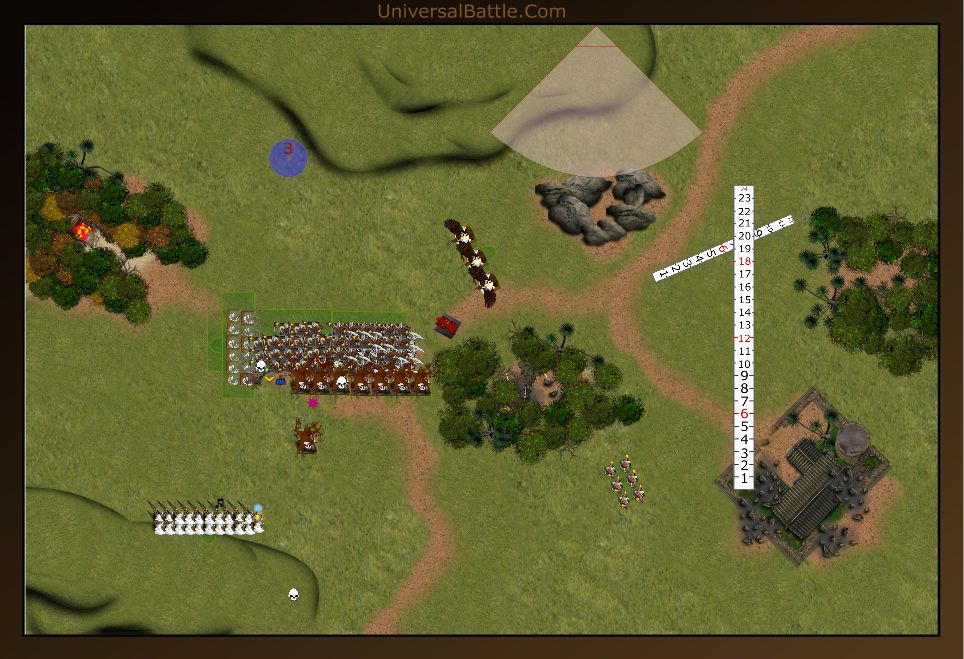964x659 pixels.
Task: Select the white spearmen regiment
Action: 207,520
